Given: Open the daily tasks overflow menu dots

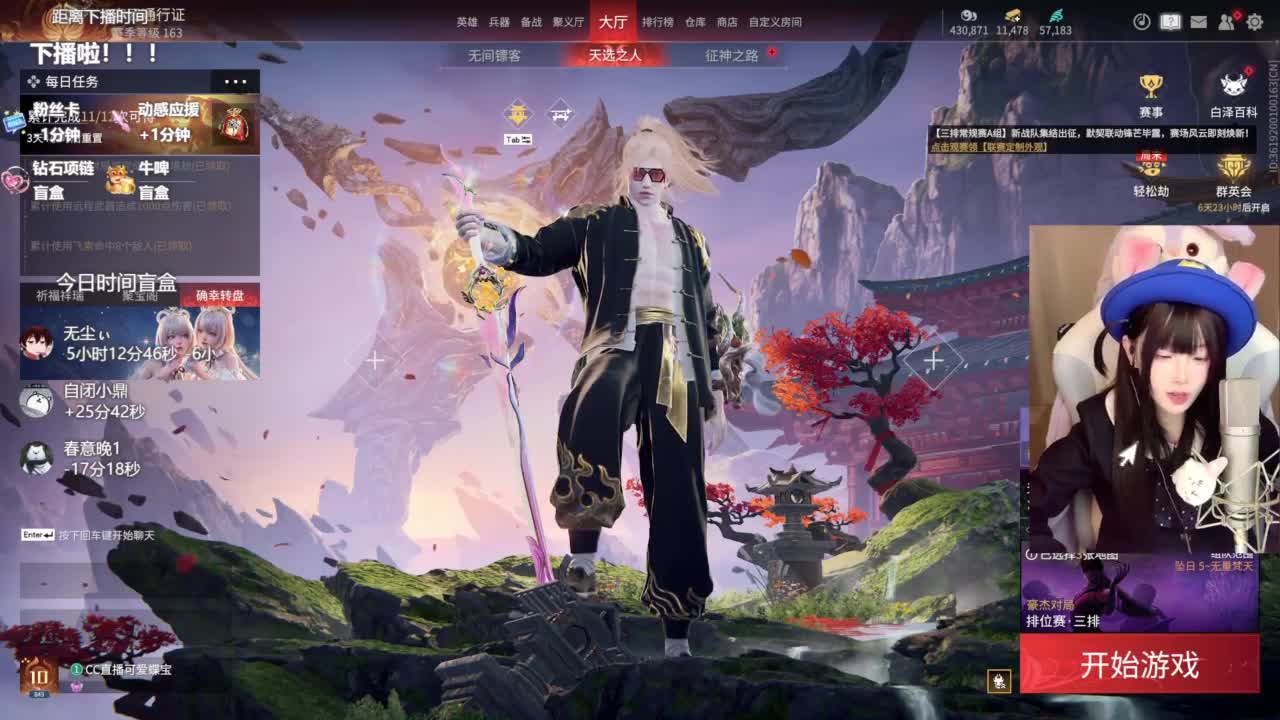Looking at the screenshot, I should coord(234,80).
